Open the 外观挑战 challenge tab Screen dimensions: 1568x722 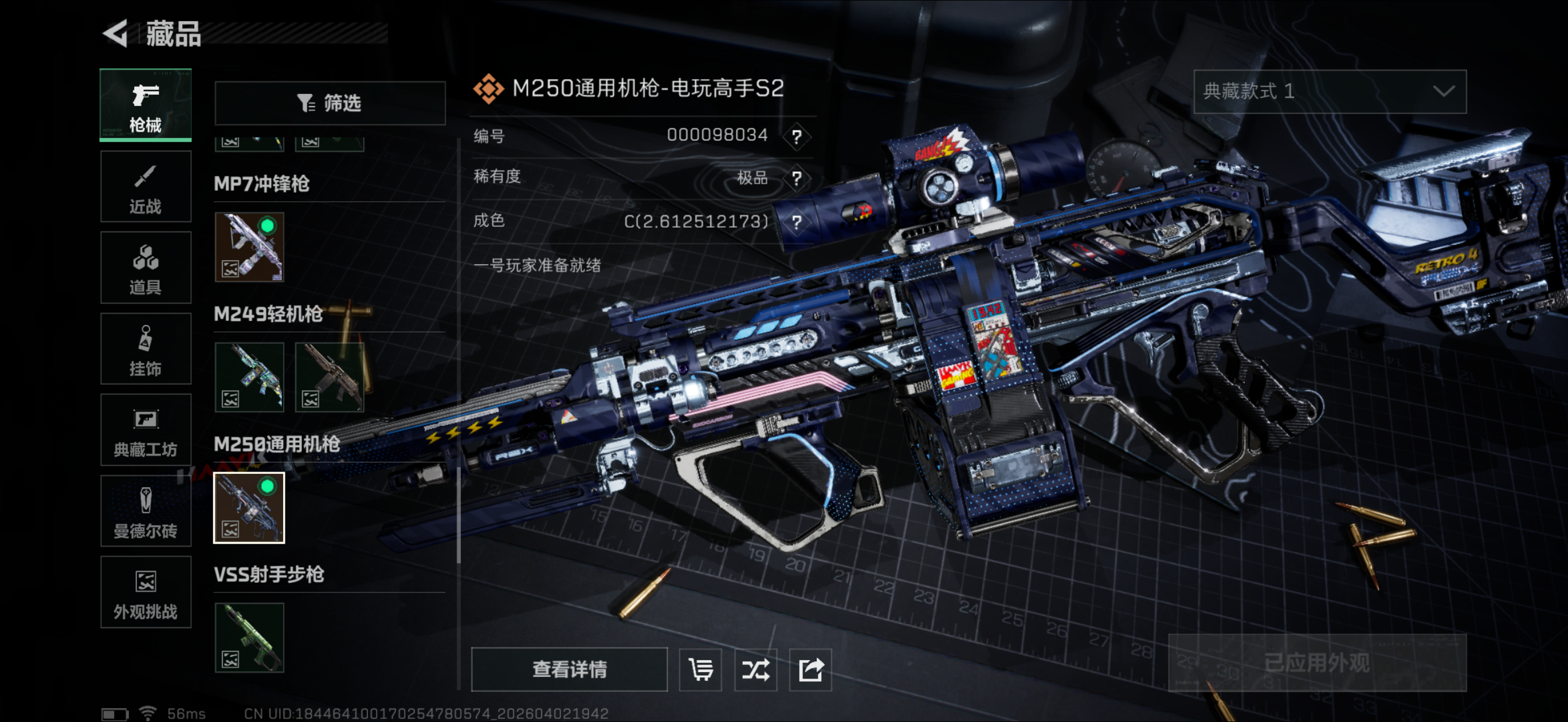pyautogui.click(x=146, y=592)
